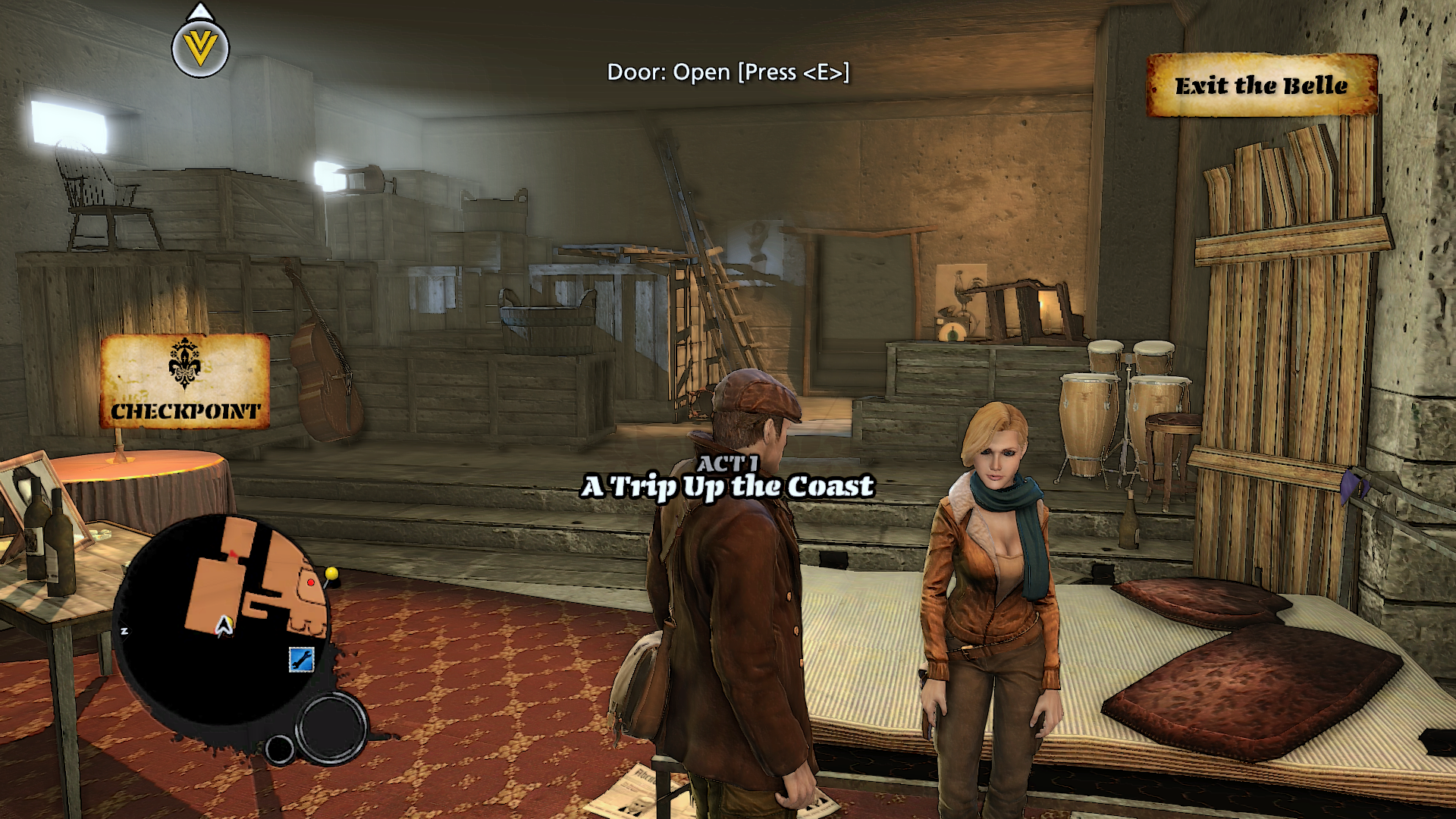
Task: Click the Exit the Belle objective banner
Action: tap(1262, 85)
